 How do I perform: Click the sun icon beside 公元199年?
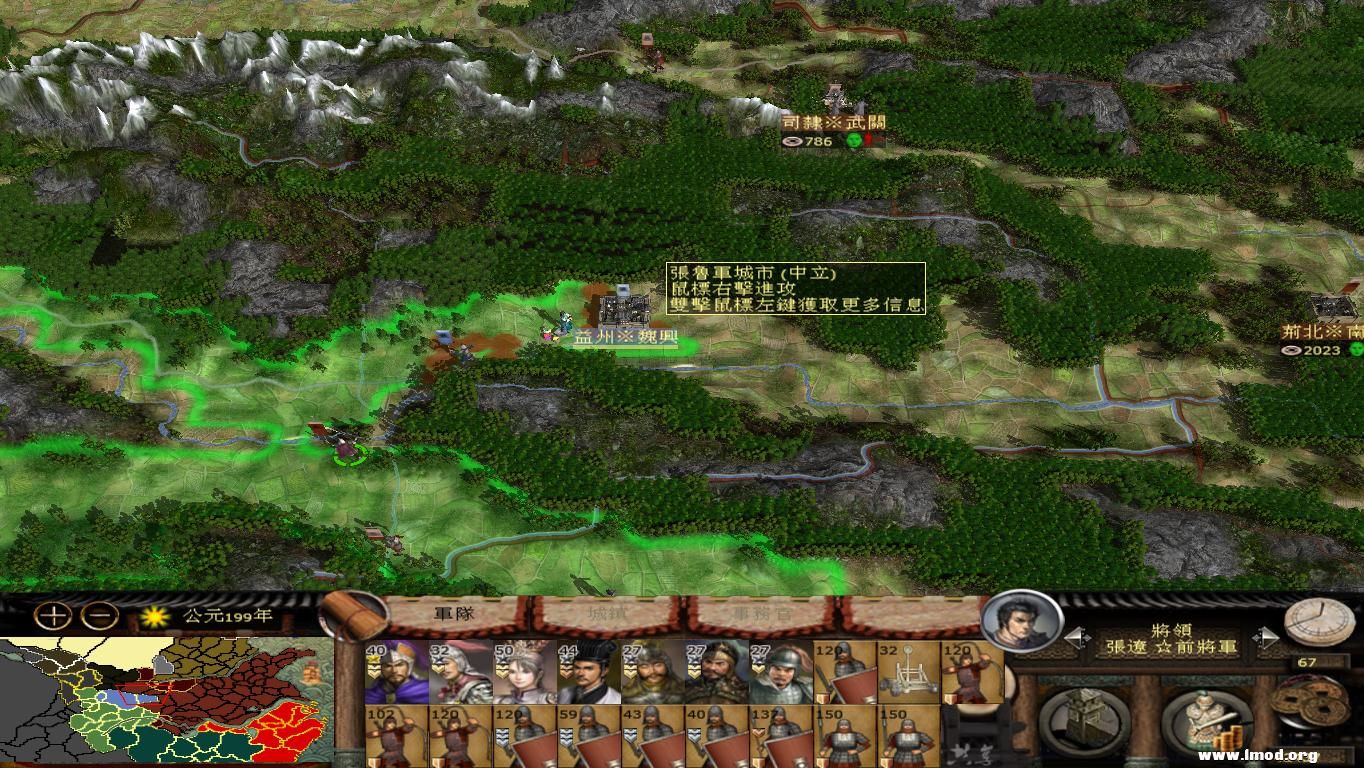[155, 618]
